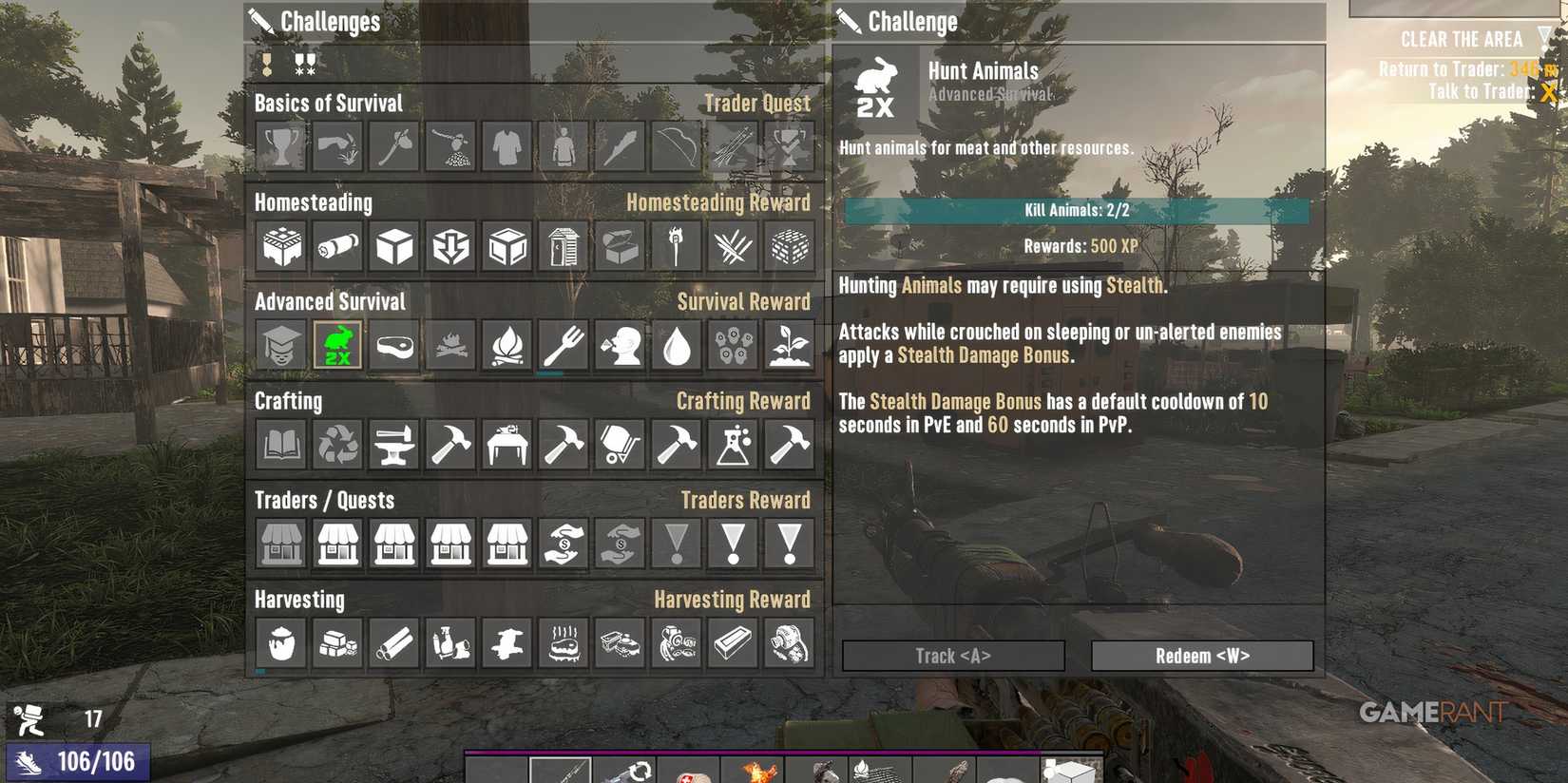This screenshot has height=783, width=1568.
Task: Select the book challenge in the Crafting row
Action: coord(280,445)
